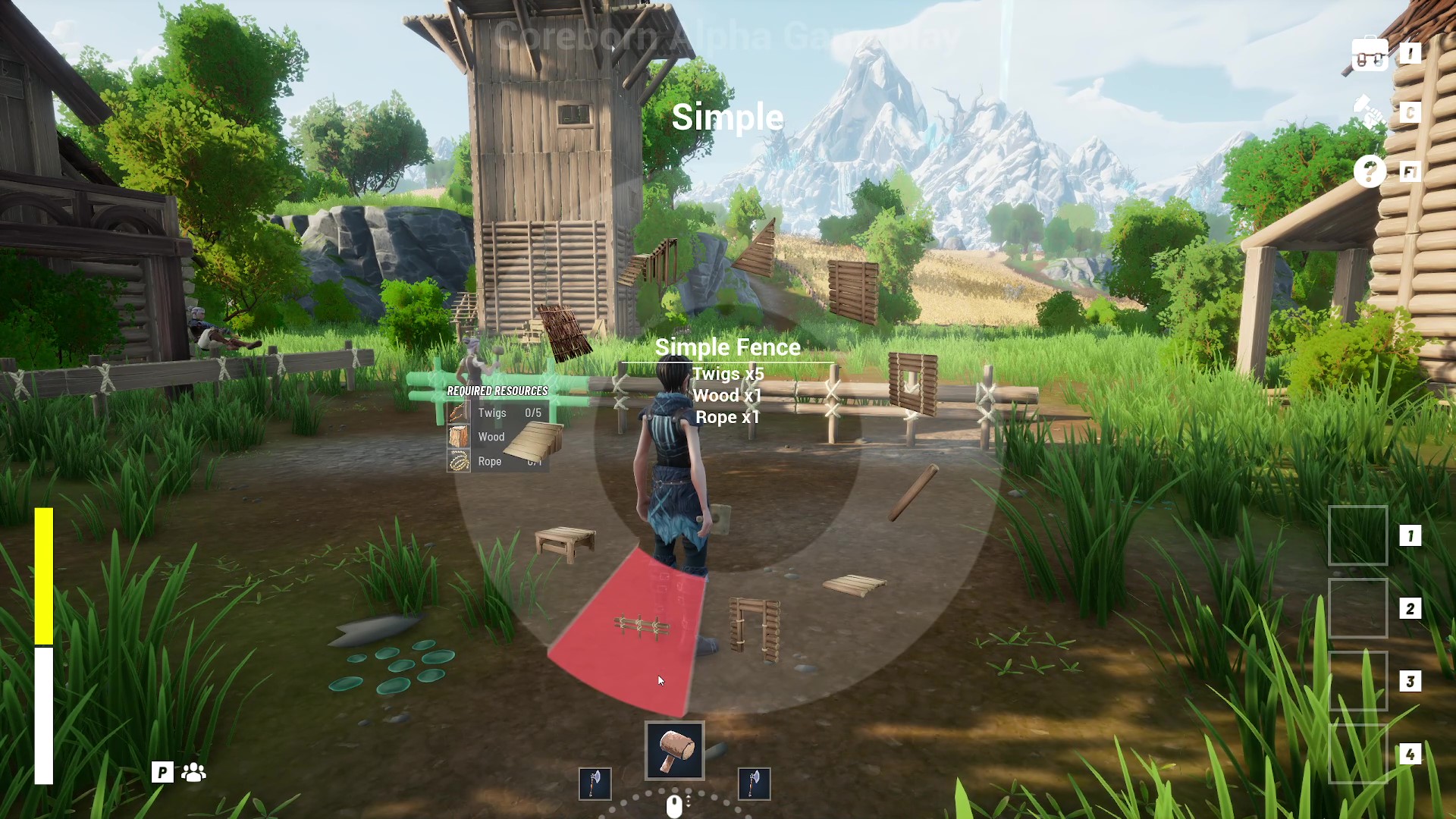Open the inventory backpack icon
The height and width of the screenshot is (819, 1456).
tap(1370, 55)
